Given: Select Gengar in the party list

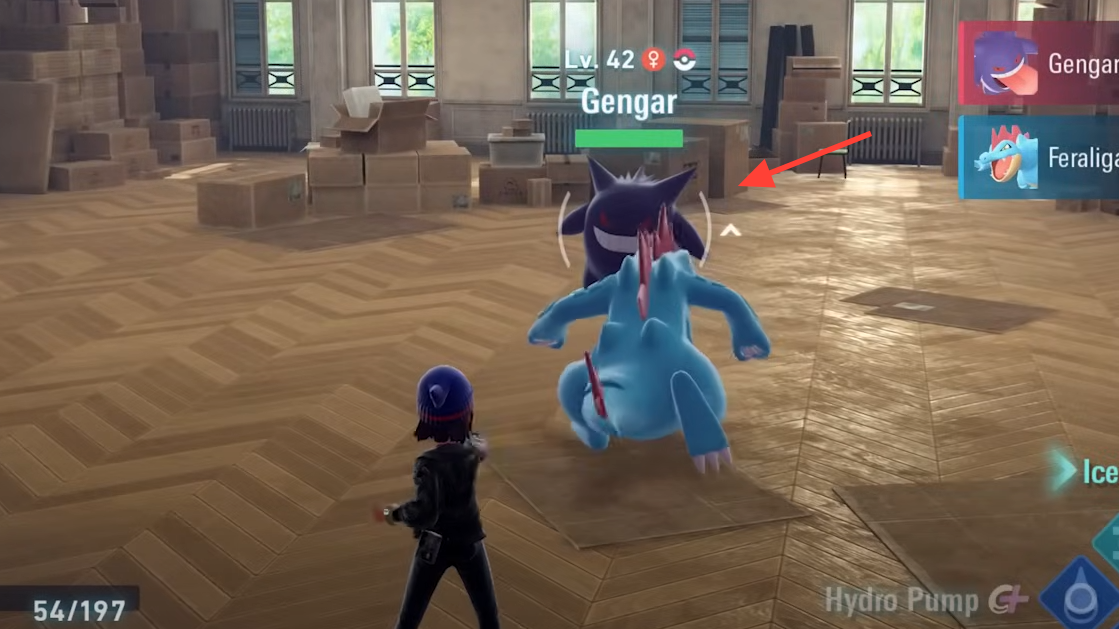Looking at the screenshot, I should point(1040,62).
